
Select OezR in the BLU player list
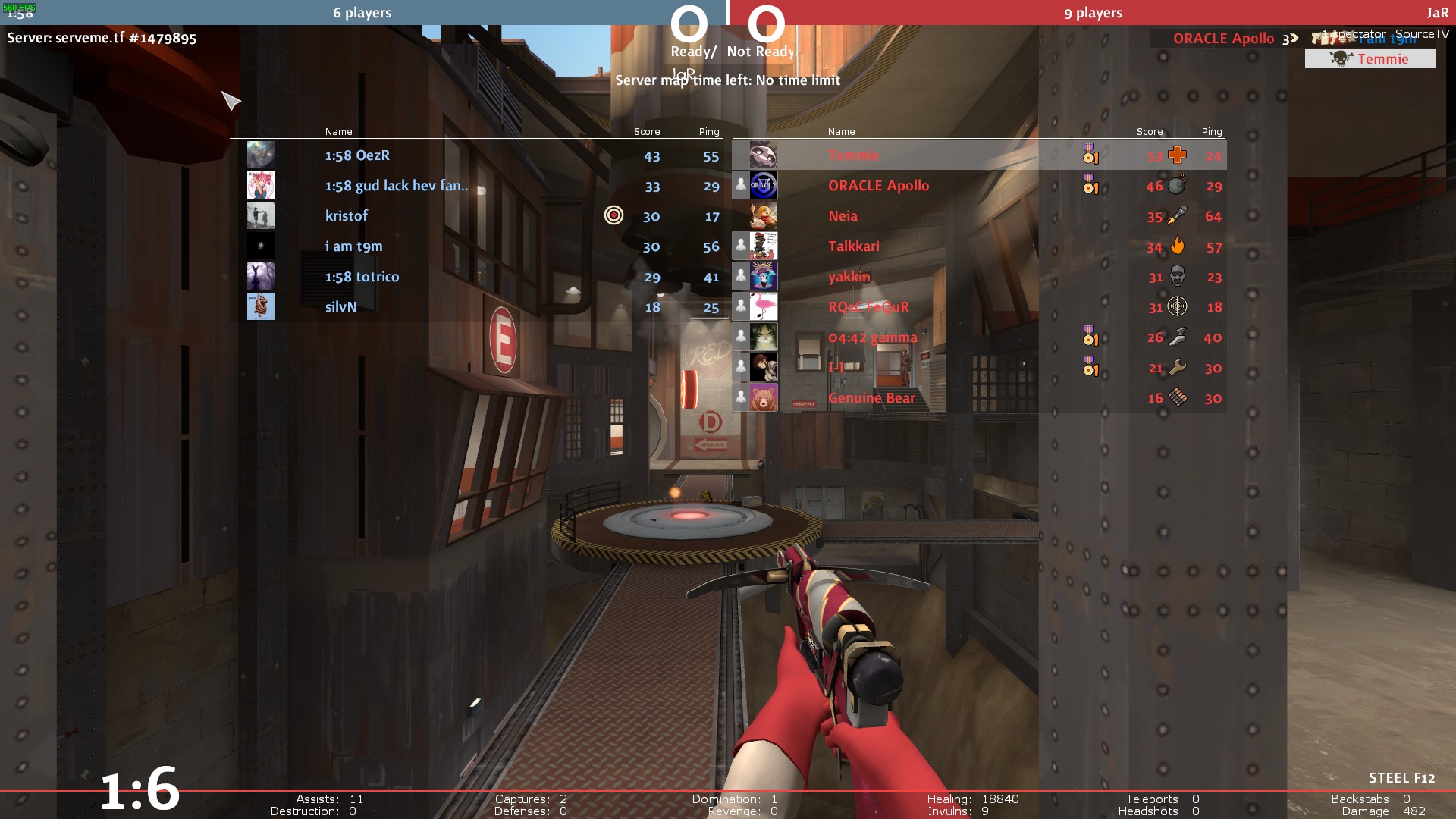[357, 155]
